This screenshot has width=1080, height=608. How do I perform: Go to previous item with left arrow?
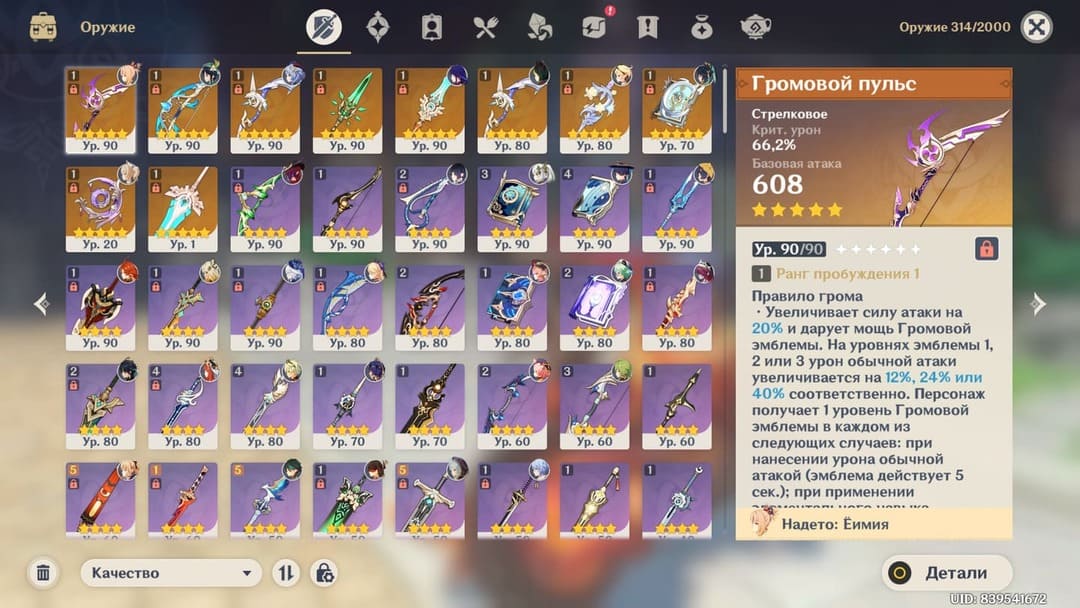click(41, 303)
